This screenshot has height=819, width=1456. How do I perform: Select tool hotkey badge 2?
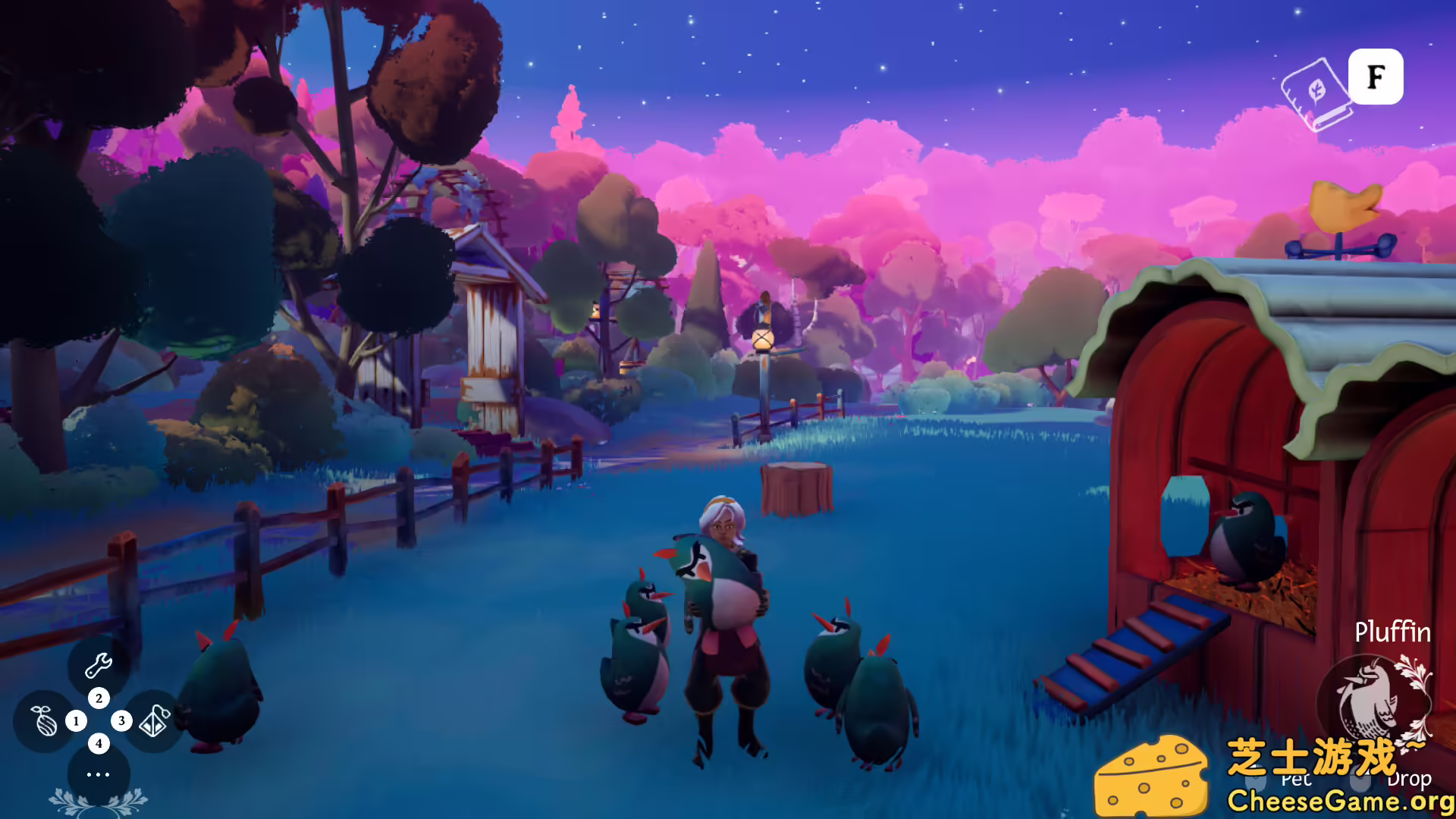(x=99, y=698)
